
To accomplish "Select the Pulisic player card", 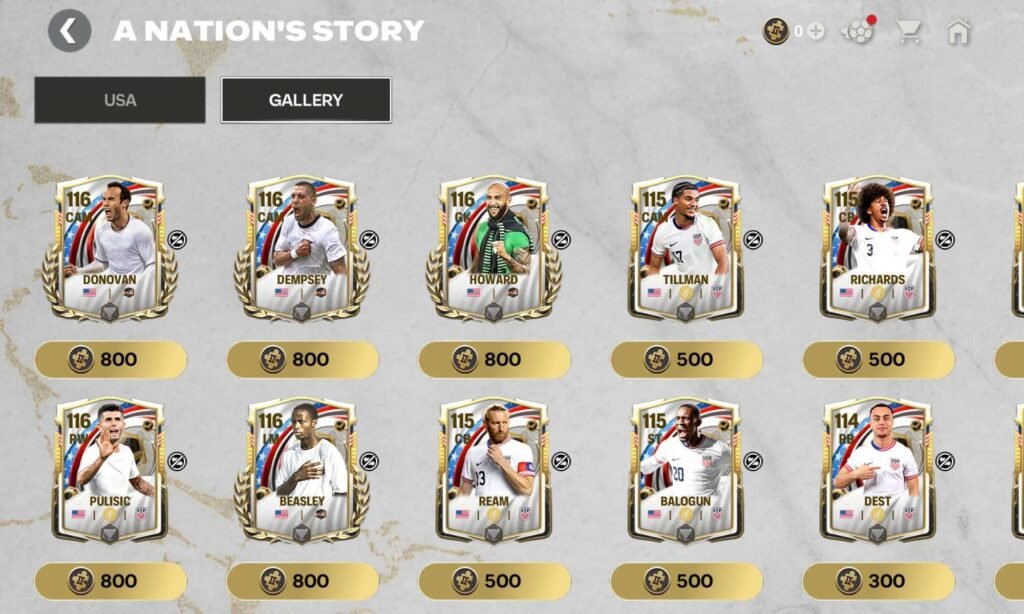I will point(110,470).
